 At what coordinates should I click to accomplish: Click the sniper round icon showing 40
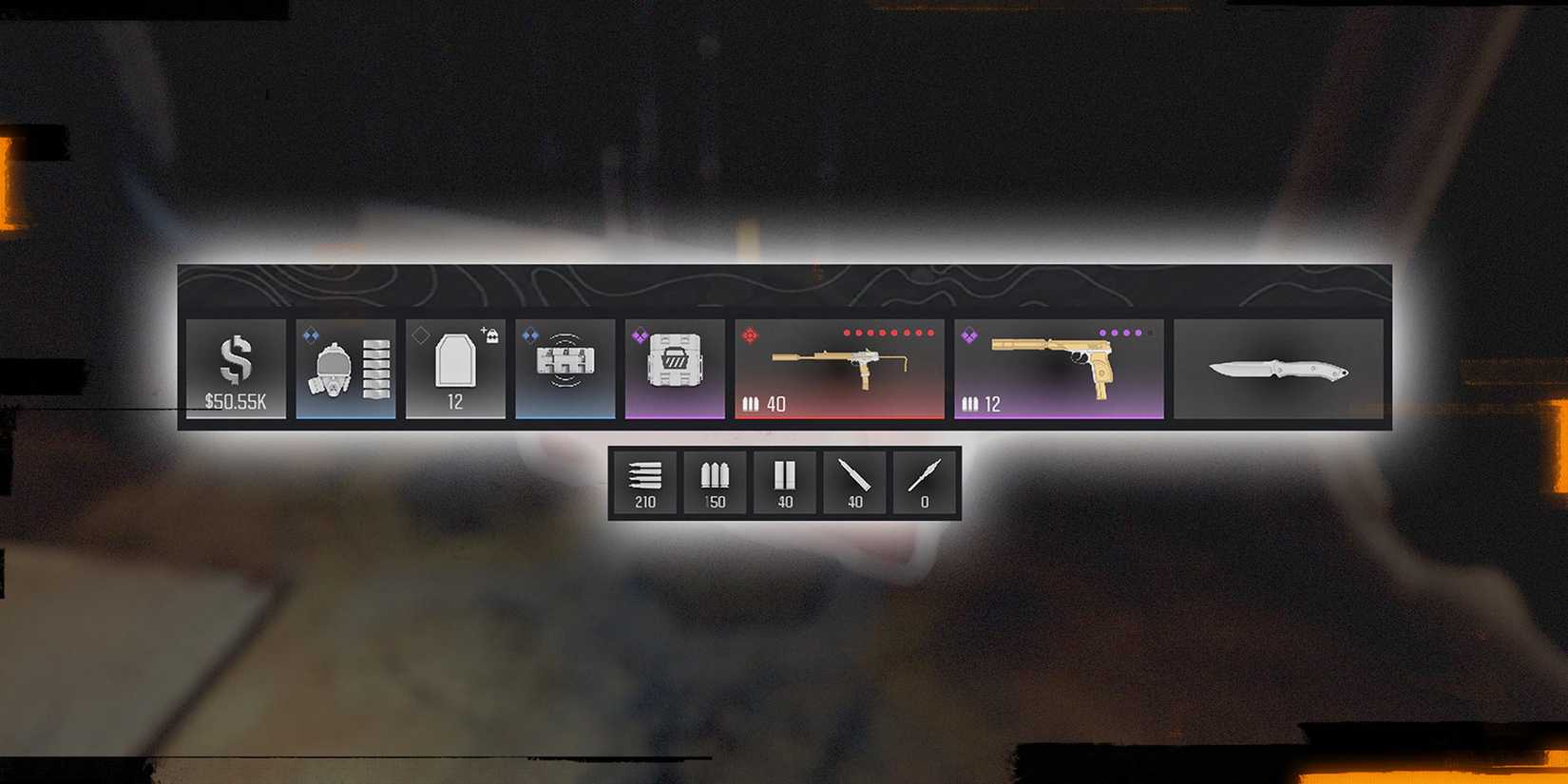pos(854,482)
